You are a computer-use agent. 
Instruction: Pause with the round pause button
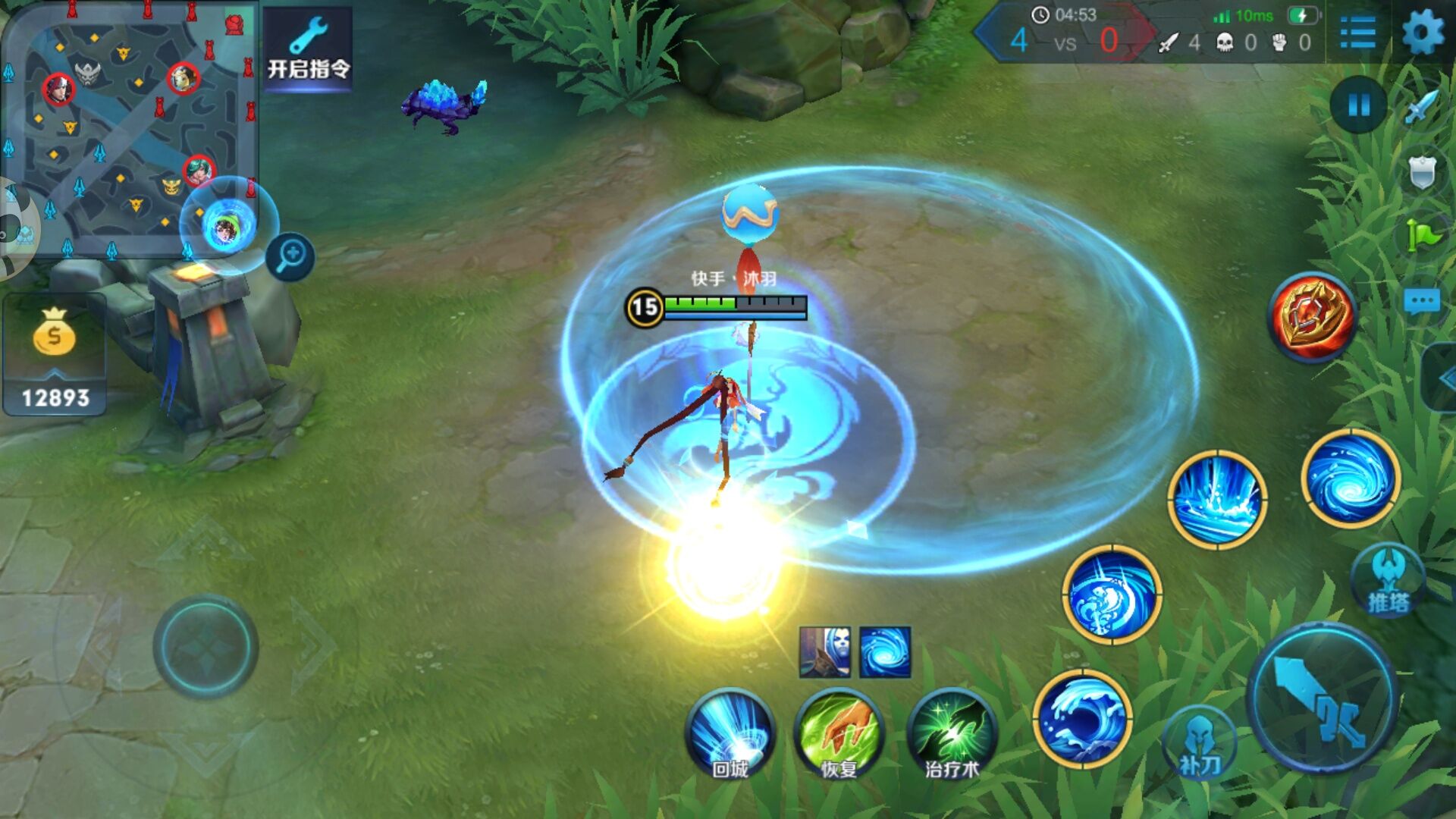[1358, 105]
